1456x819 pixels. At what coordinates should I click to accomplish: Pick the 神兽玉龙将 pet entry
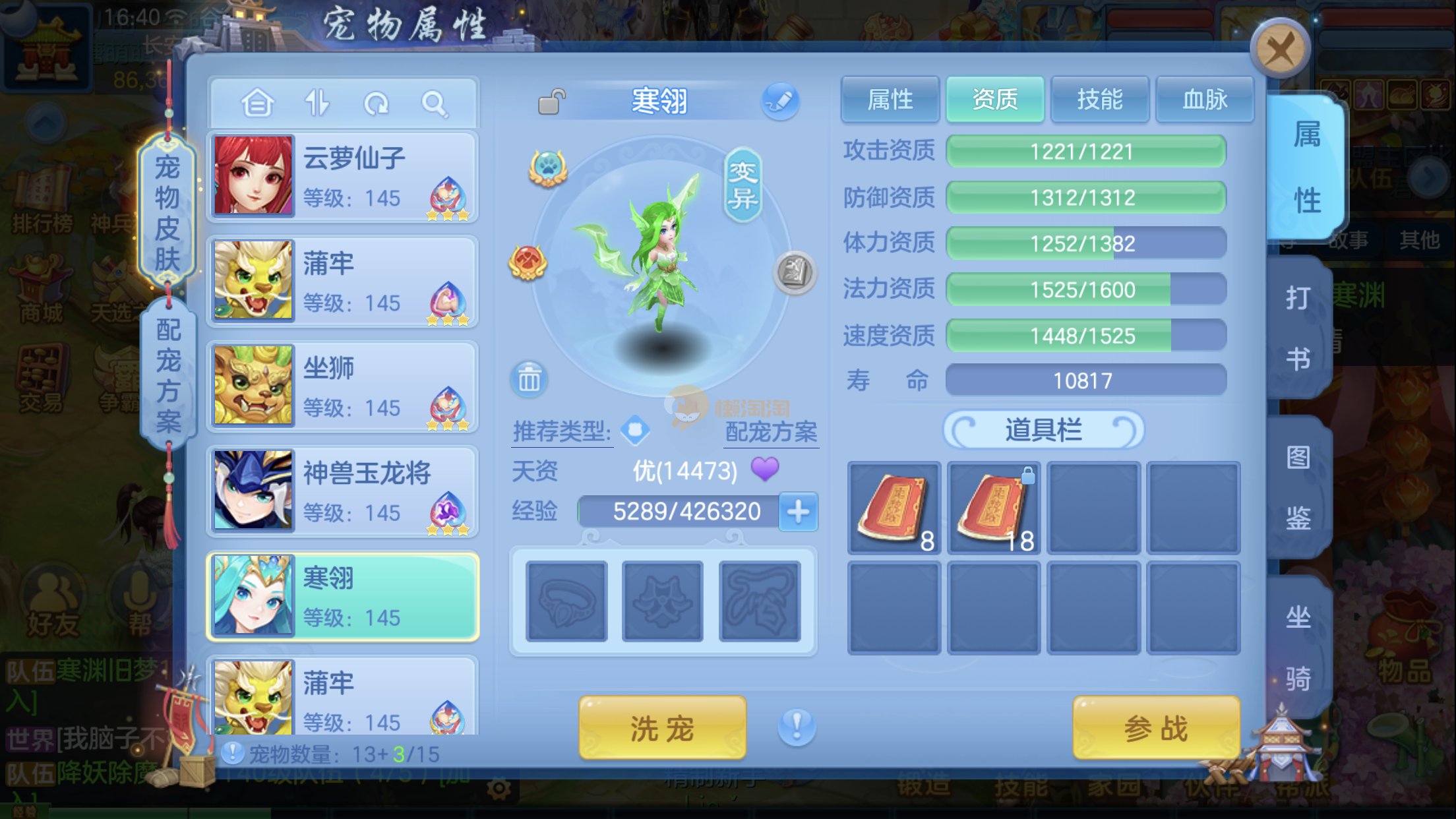coord(342,491)
